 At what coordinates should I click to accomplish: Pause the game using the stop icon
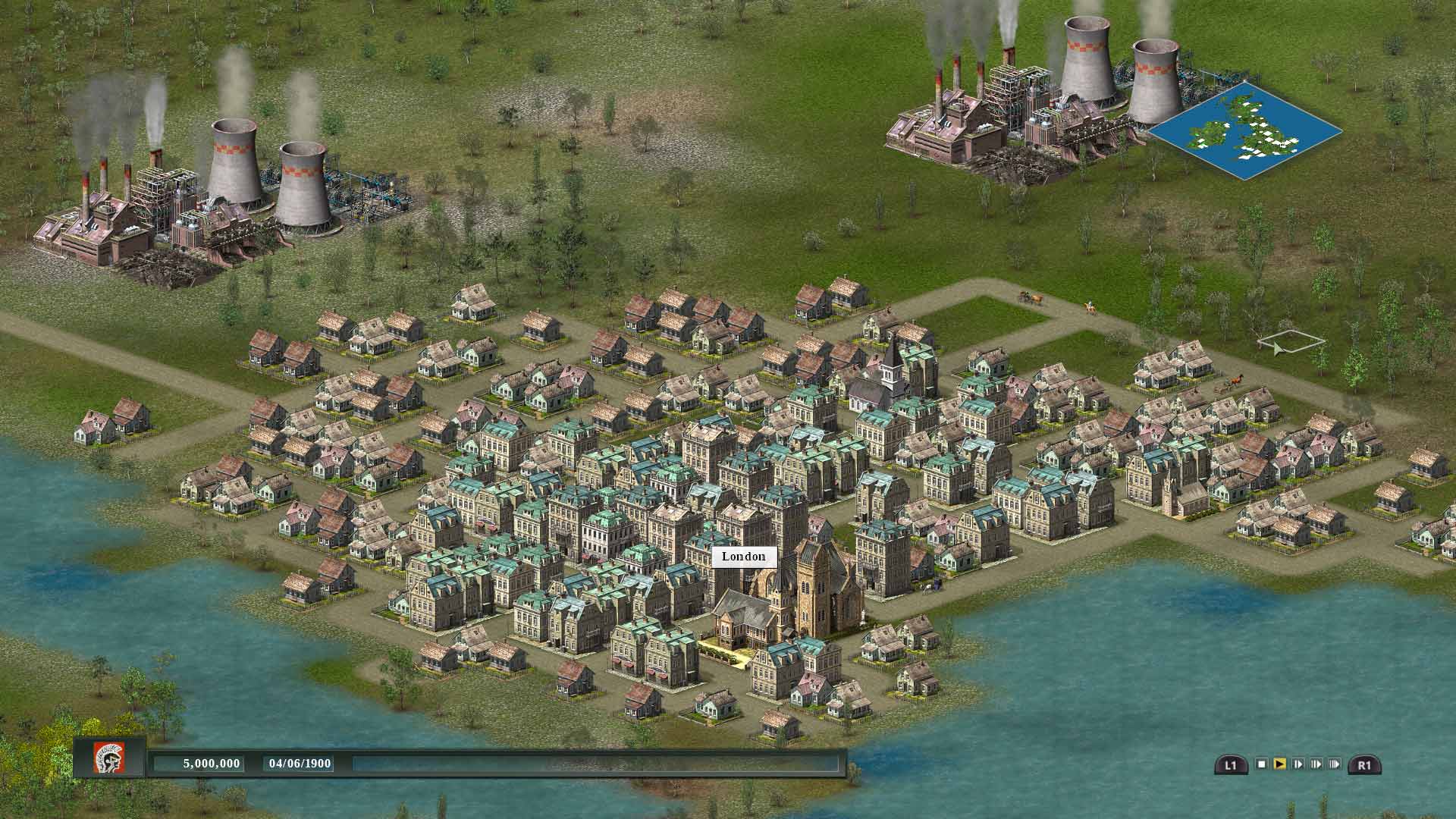pos(1262,764)
